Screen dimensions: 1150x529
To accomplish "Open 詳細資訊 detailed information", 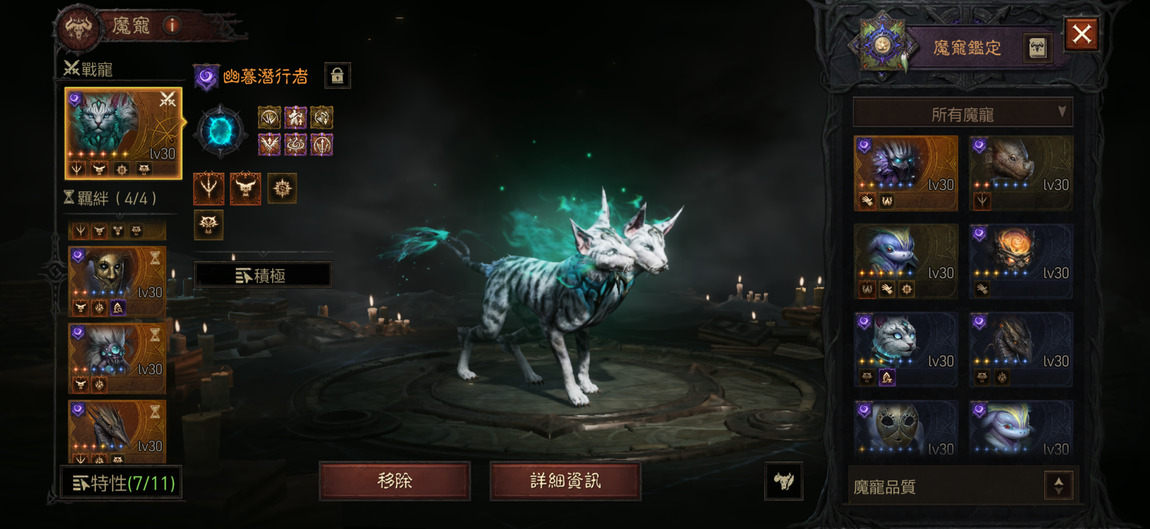I will (x=565, y=481).
